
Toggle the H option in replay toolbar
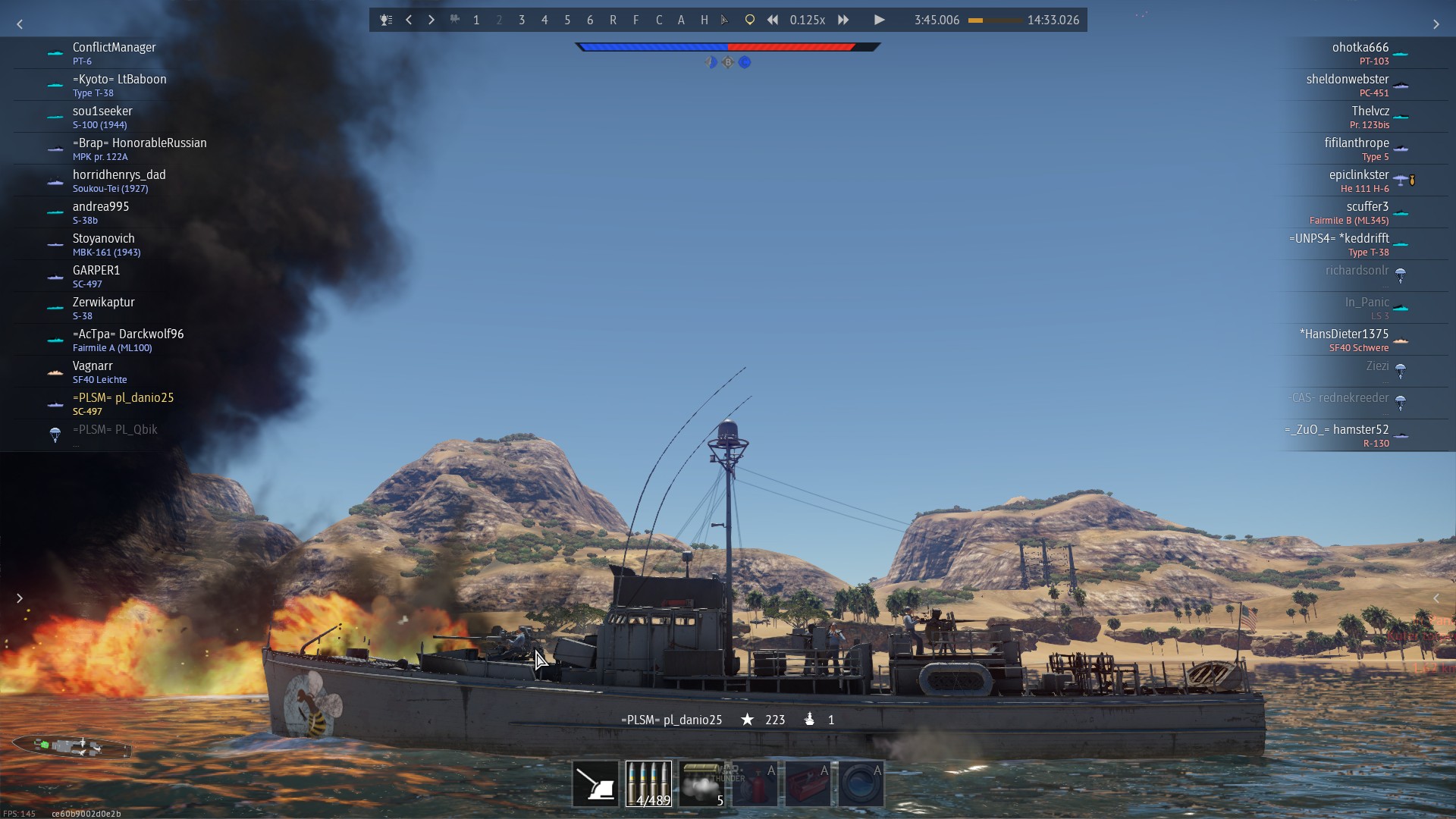(x=704, y=20)
